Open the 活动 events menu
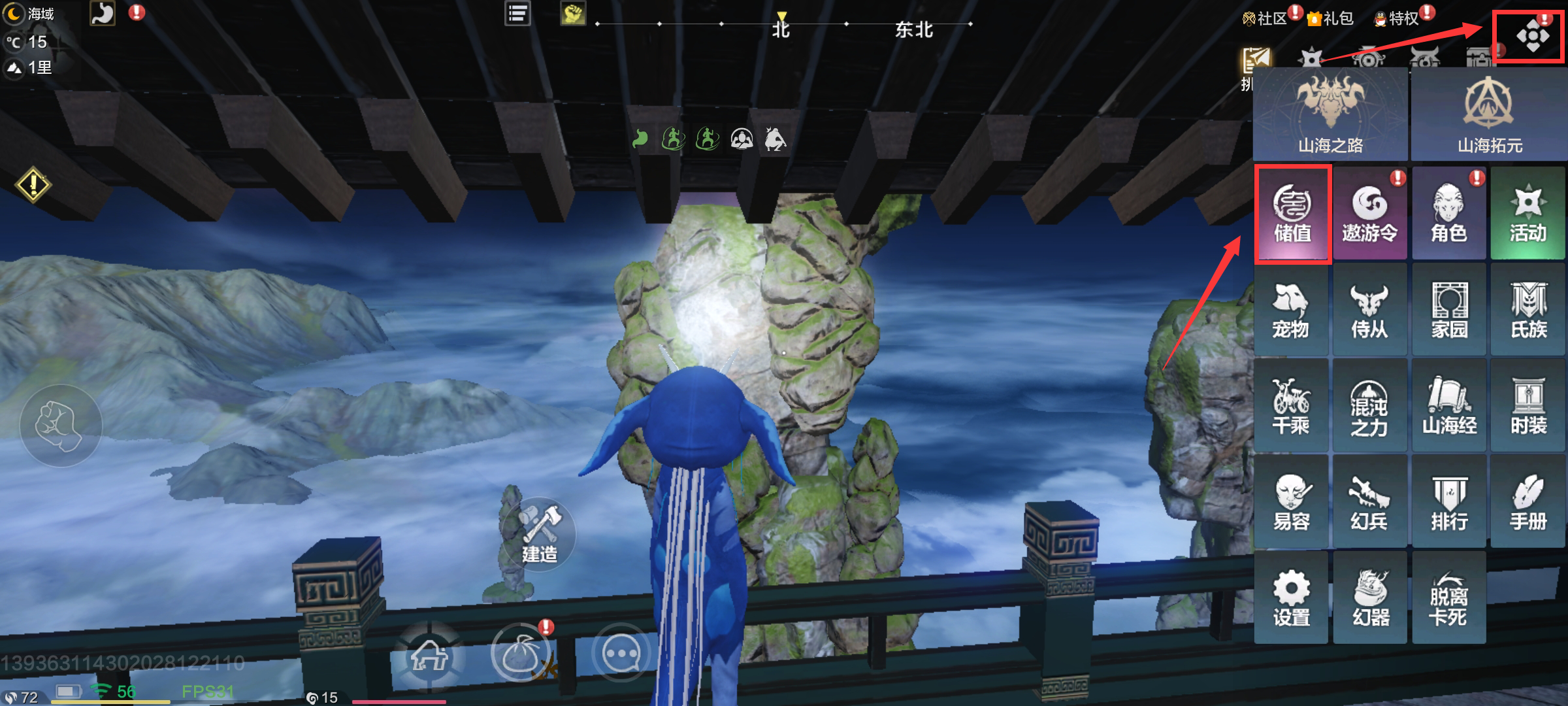1568x706 pixels. click(x=1527, y=214)
